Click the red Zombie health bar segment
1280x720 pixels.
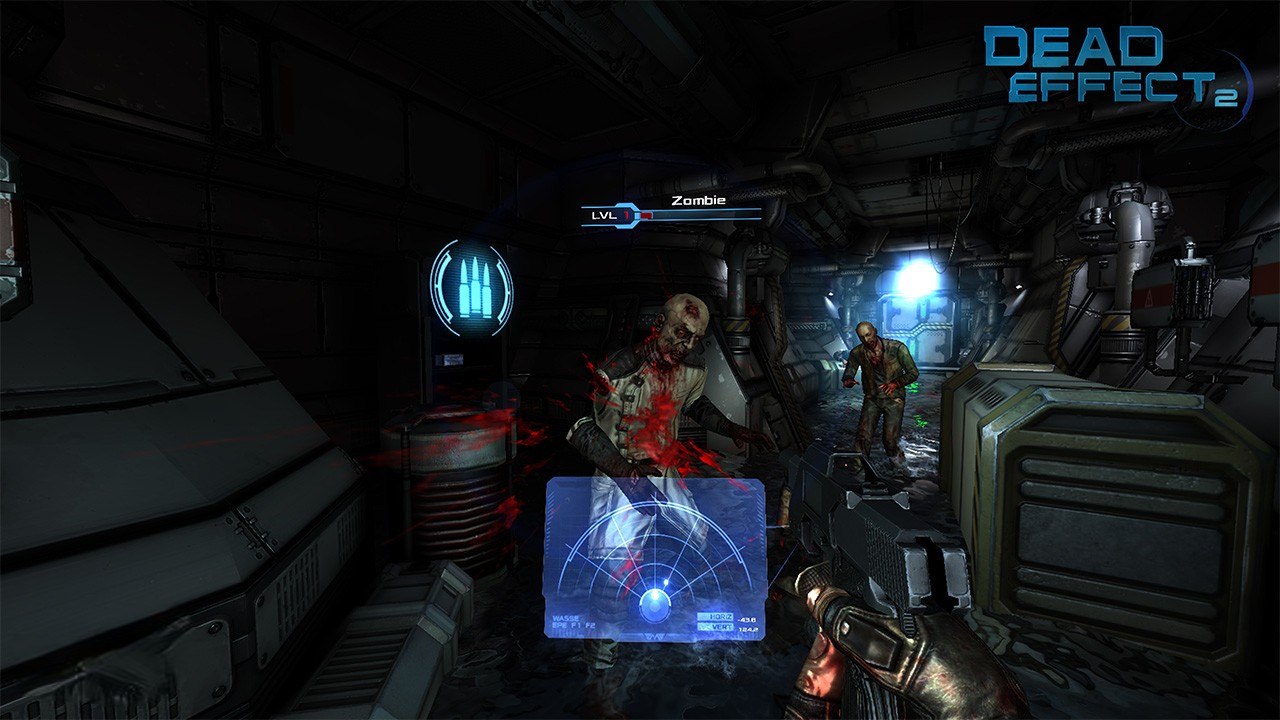coord(646,215)
